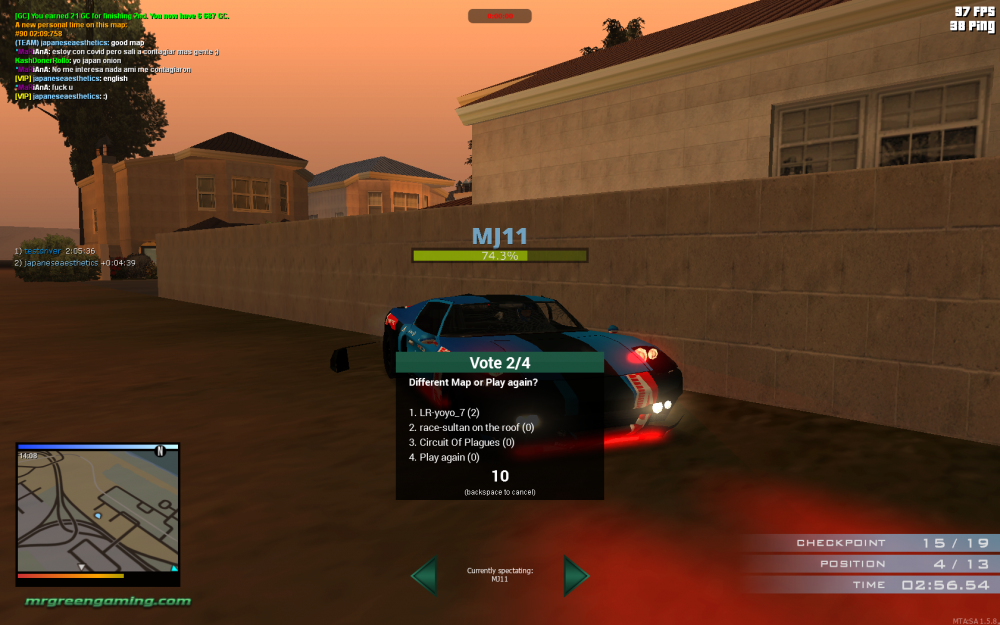The height and width of the screenshot is (625, 1000).
Task: Spectate the next player with right arrow
Action: click(575, 576)
